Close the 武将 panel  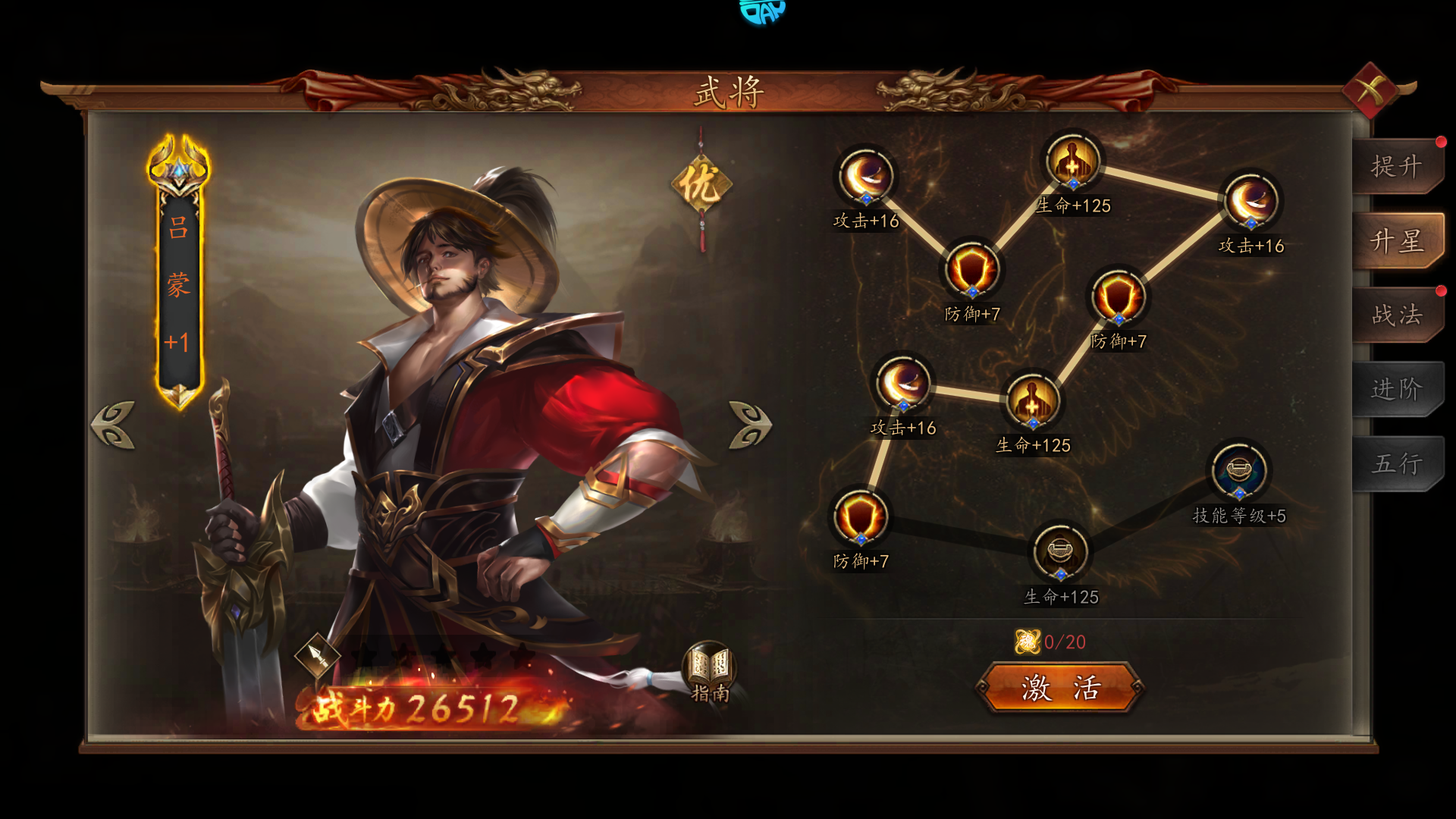point(1371,91)
